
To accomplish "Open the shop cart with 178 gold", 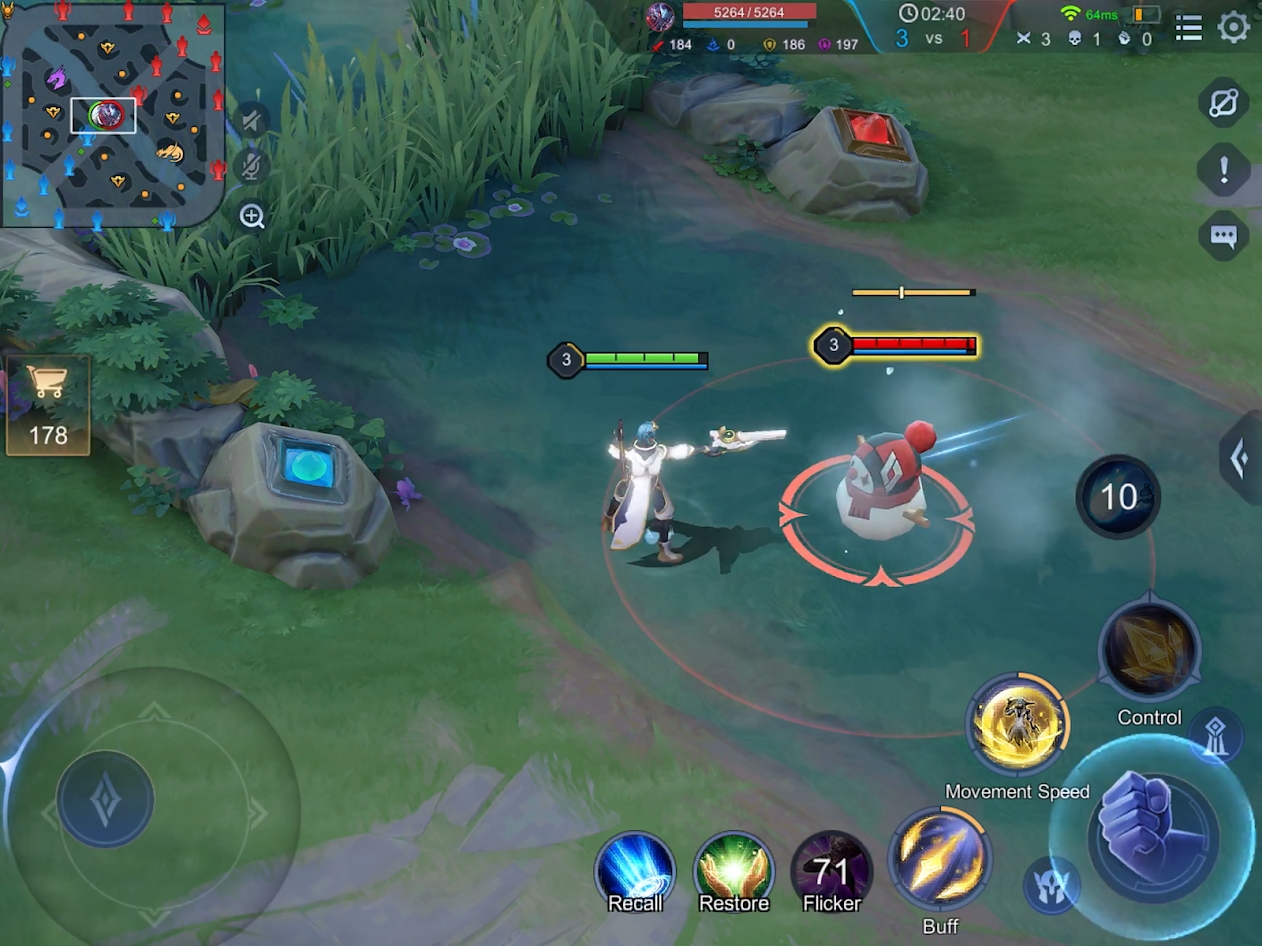I will 48,407.
